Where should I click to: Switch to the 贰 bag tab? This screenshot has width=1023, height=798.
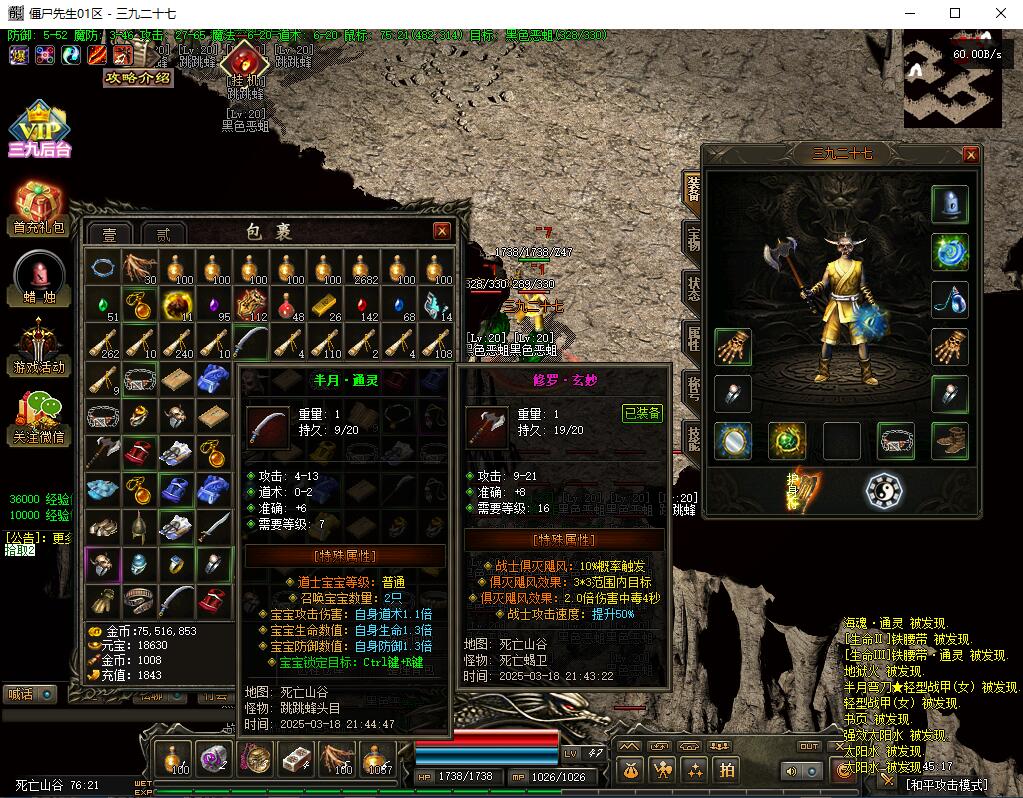tap(163, 234)
